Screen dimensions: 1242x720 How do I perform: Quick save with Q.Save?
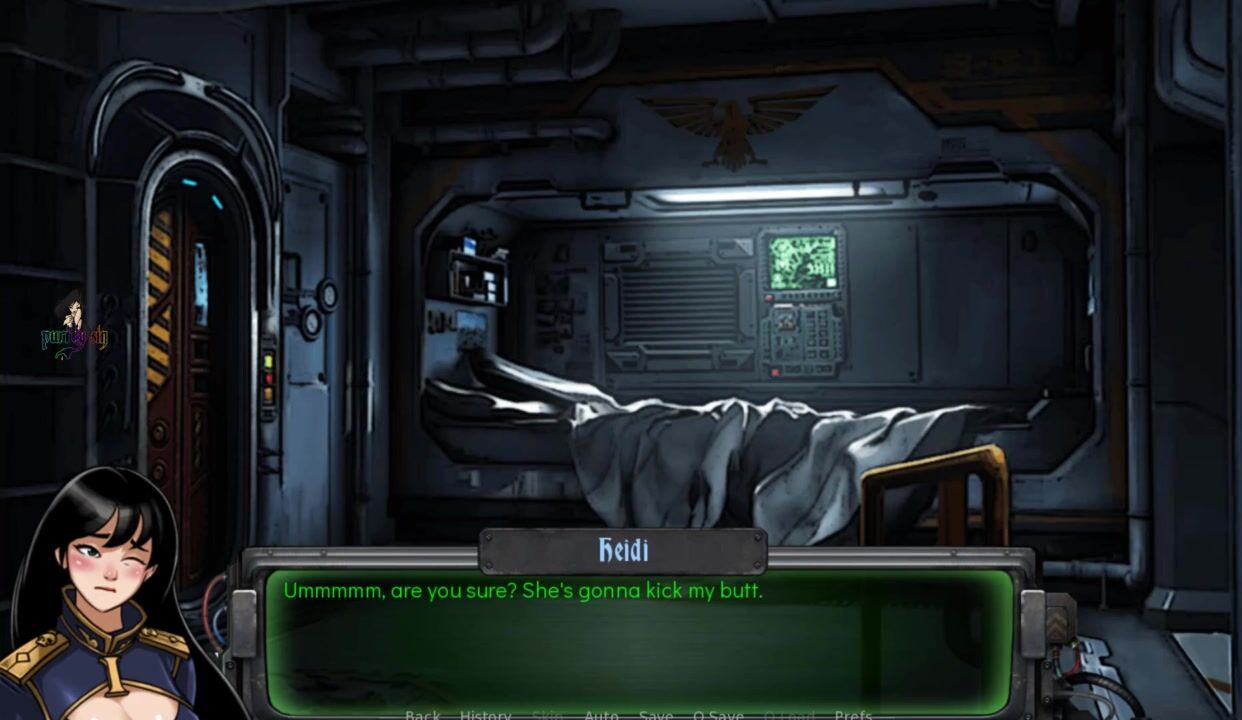pyautogui.click(x=718, y=715)
